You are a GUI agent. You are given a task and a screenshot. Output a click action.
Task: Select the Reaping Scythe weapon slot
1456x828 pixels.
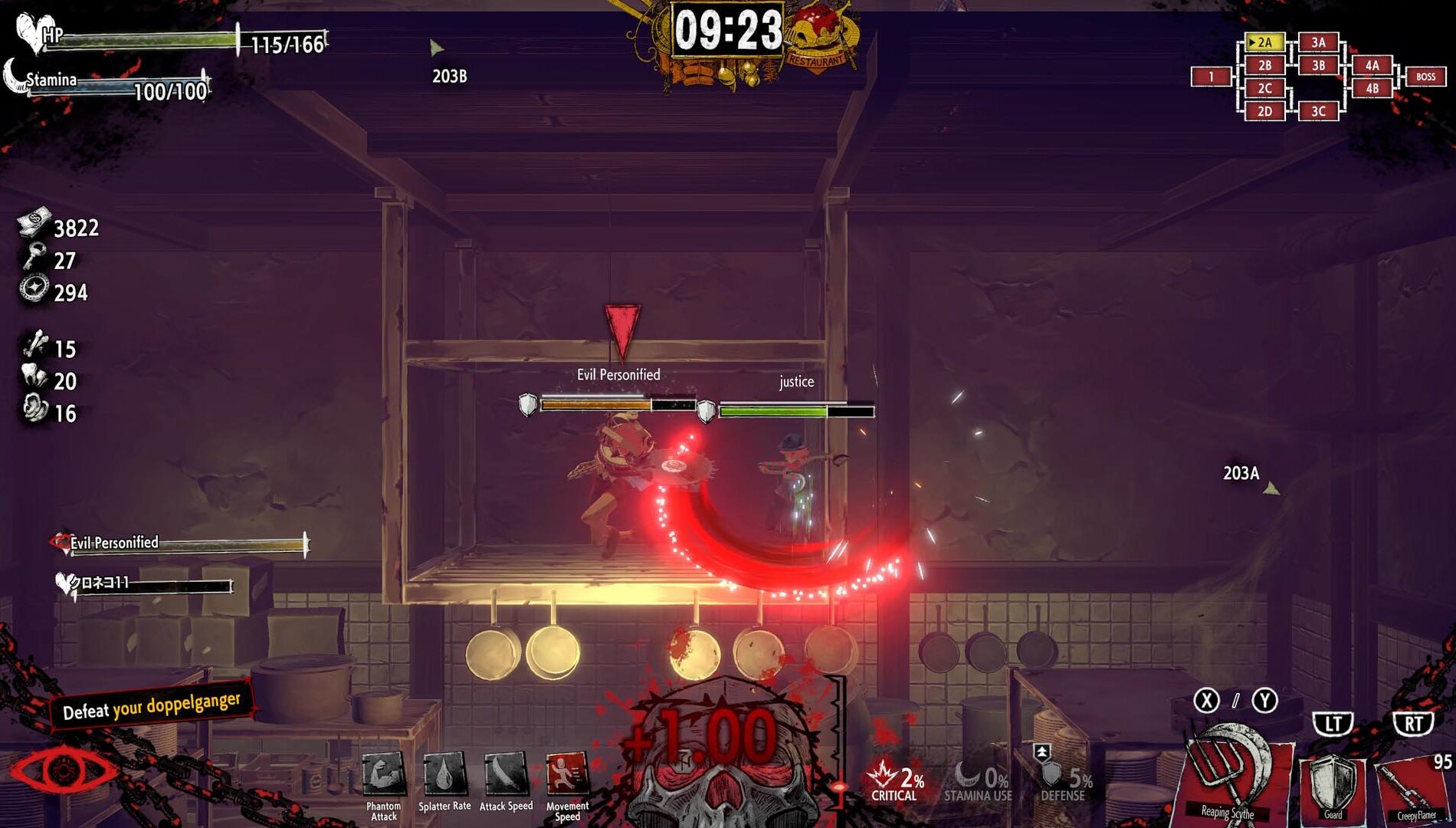[1228, 776]
